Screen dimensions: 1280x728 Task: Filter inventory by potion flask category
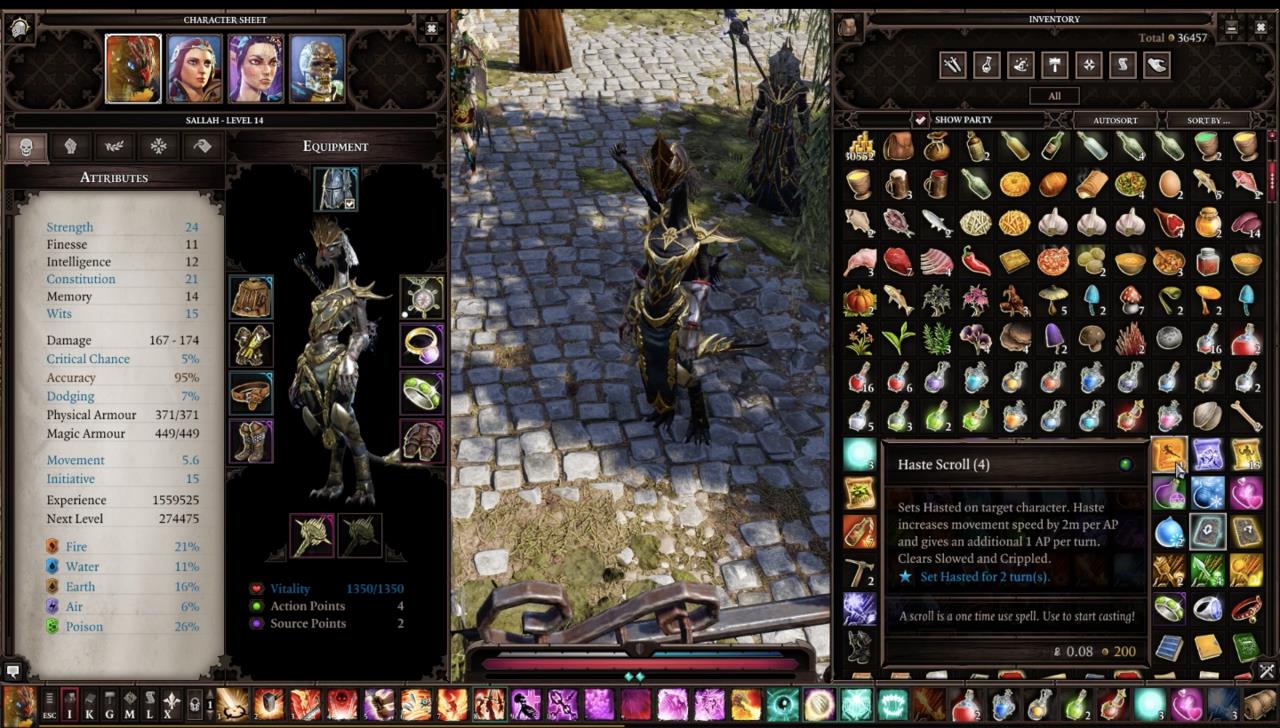coord(987,65)
